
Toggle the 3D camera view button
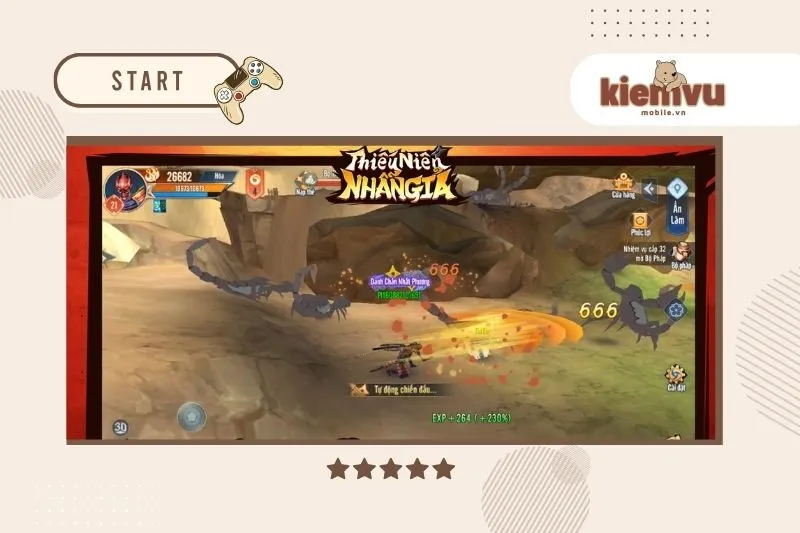[120, 427]
